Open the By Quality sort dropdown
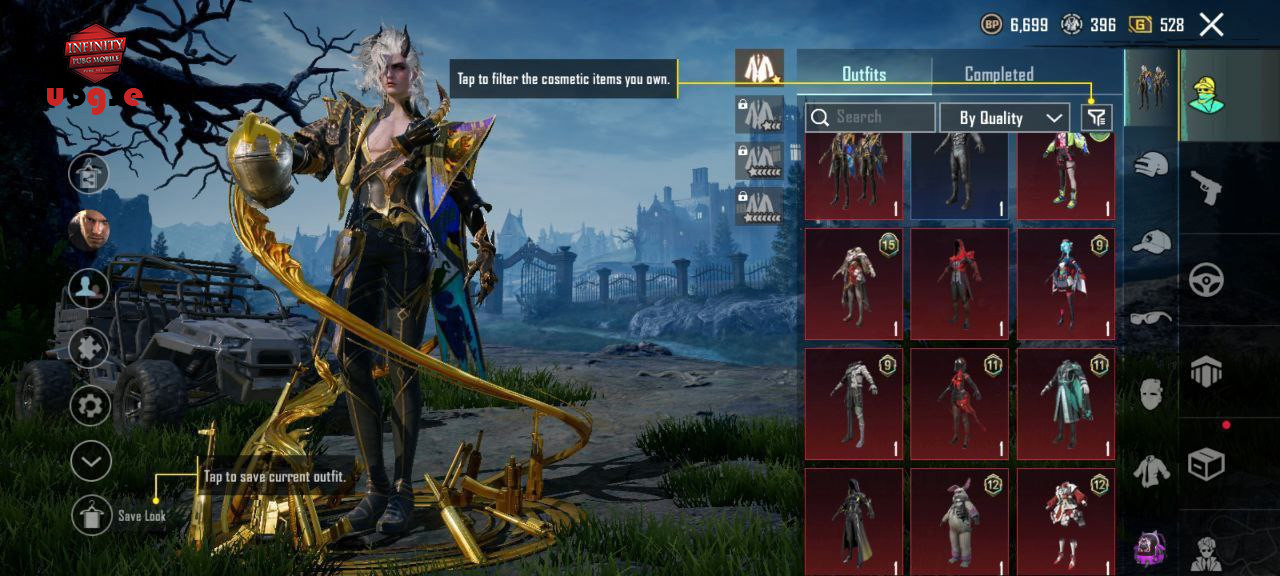 pos(1004,118)
